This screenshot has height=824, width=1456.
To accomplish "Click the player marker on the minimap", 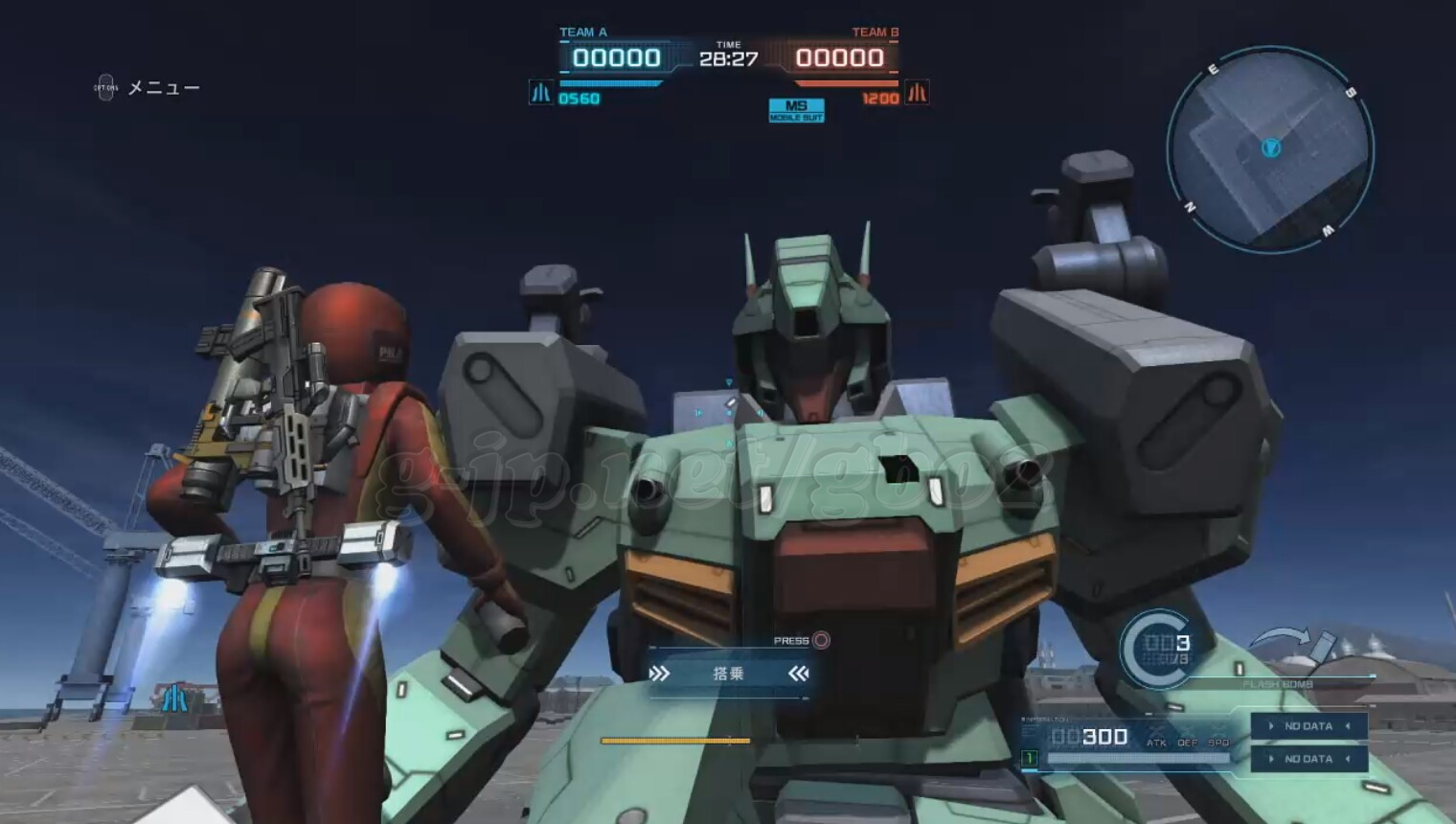I will (1271, 148).
